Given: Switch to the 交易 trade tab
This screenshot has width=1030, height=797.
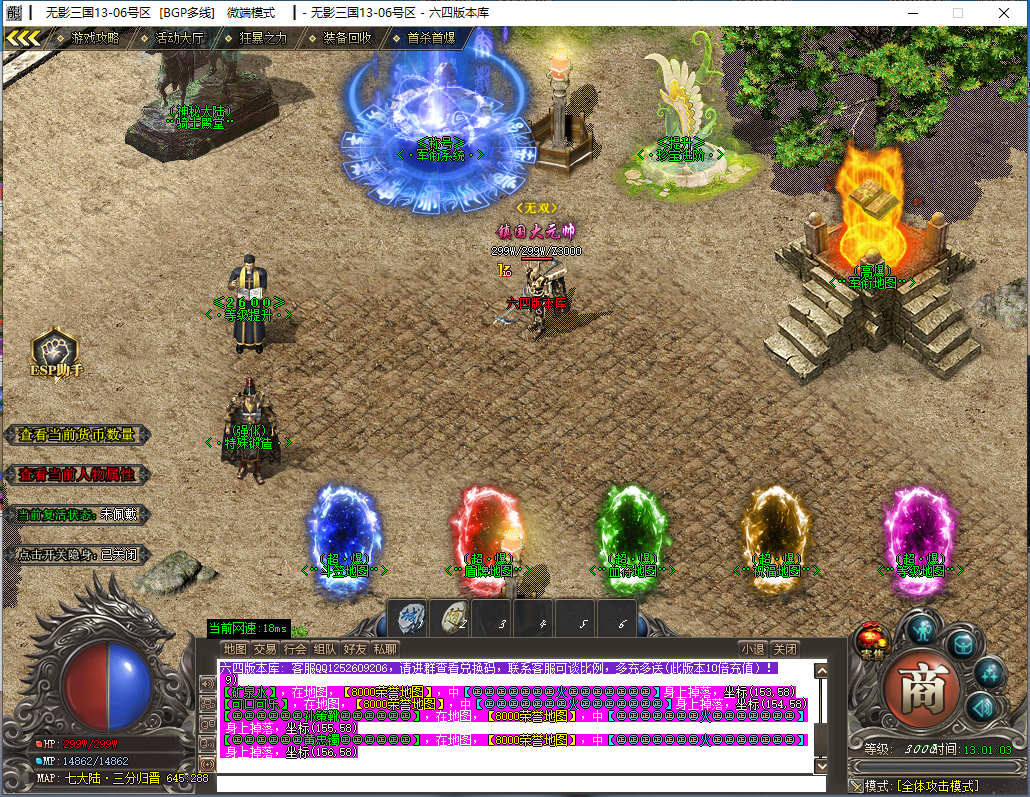Looking at the screenshot, I should coord(264,649).
